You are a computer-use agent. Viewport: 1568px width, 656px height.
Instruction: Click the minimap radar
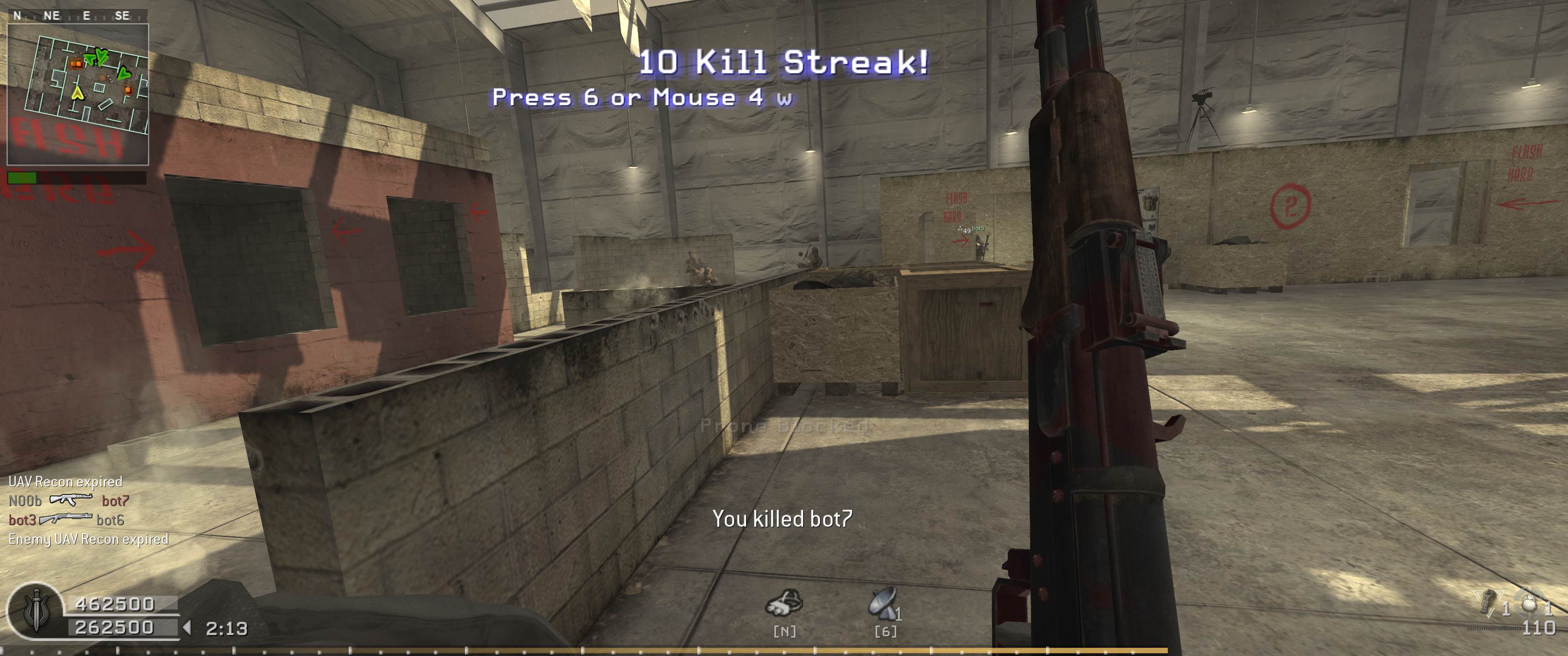[x=78, y=94]
